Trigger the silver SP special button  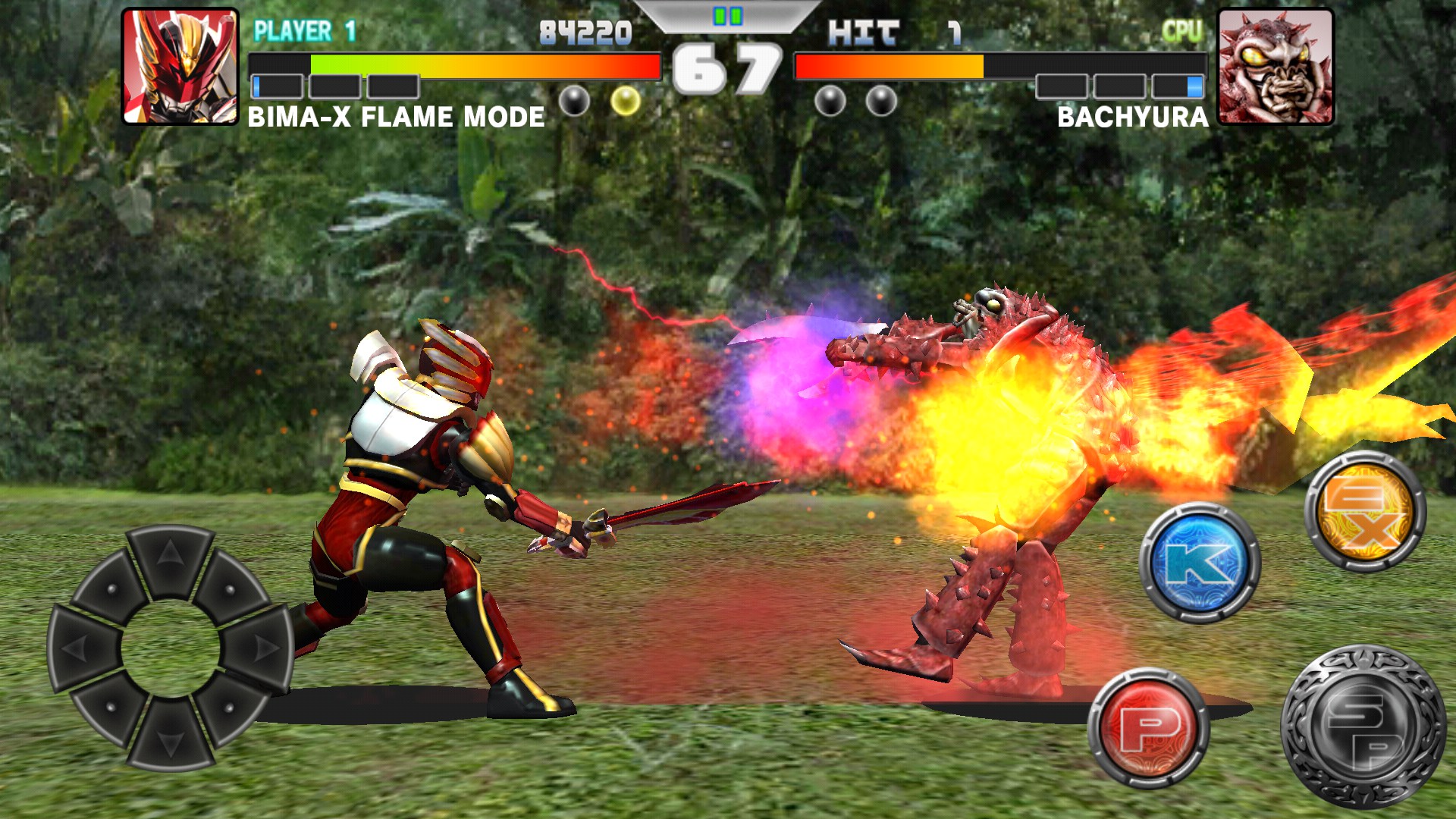[1363, 726]
